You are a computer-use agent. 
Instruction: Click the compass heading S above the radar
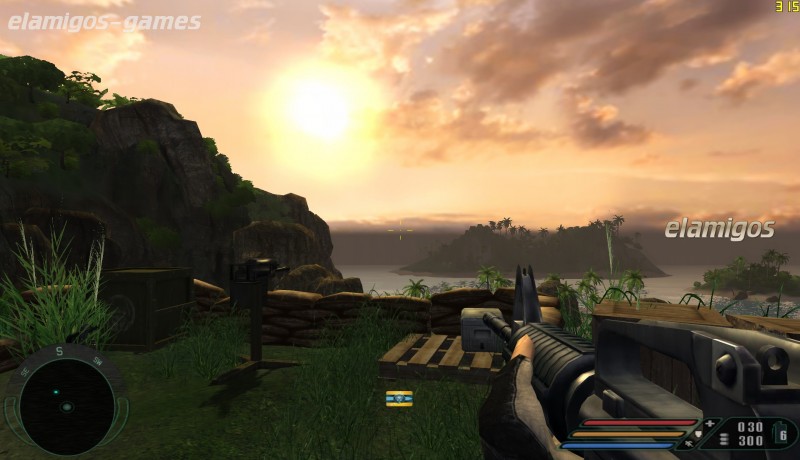(59, 352)
